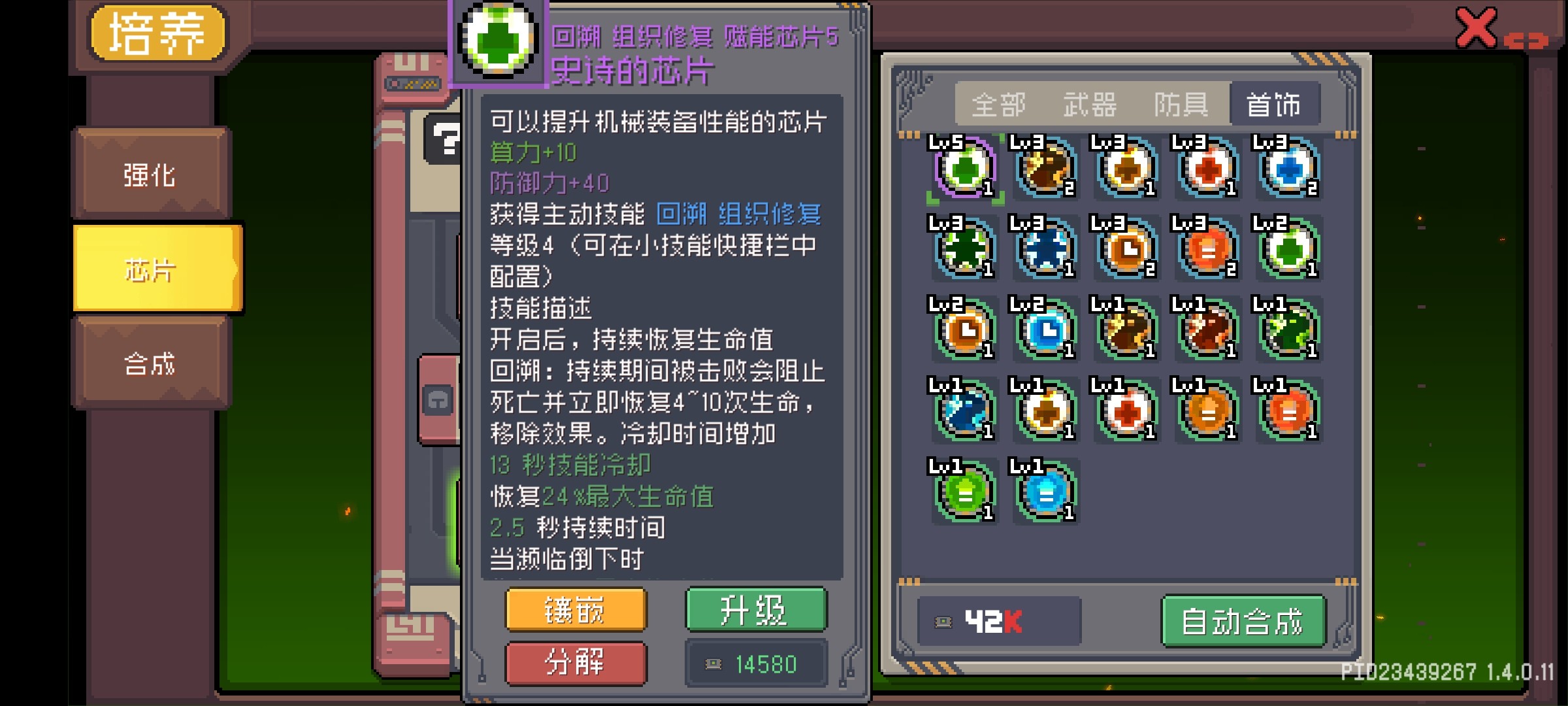This screenshot has width=1568, height=706.
Task: Click the 升级 upgrade button
Action: pos(755,611)
